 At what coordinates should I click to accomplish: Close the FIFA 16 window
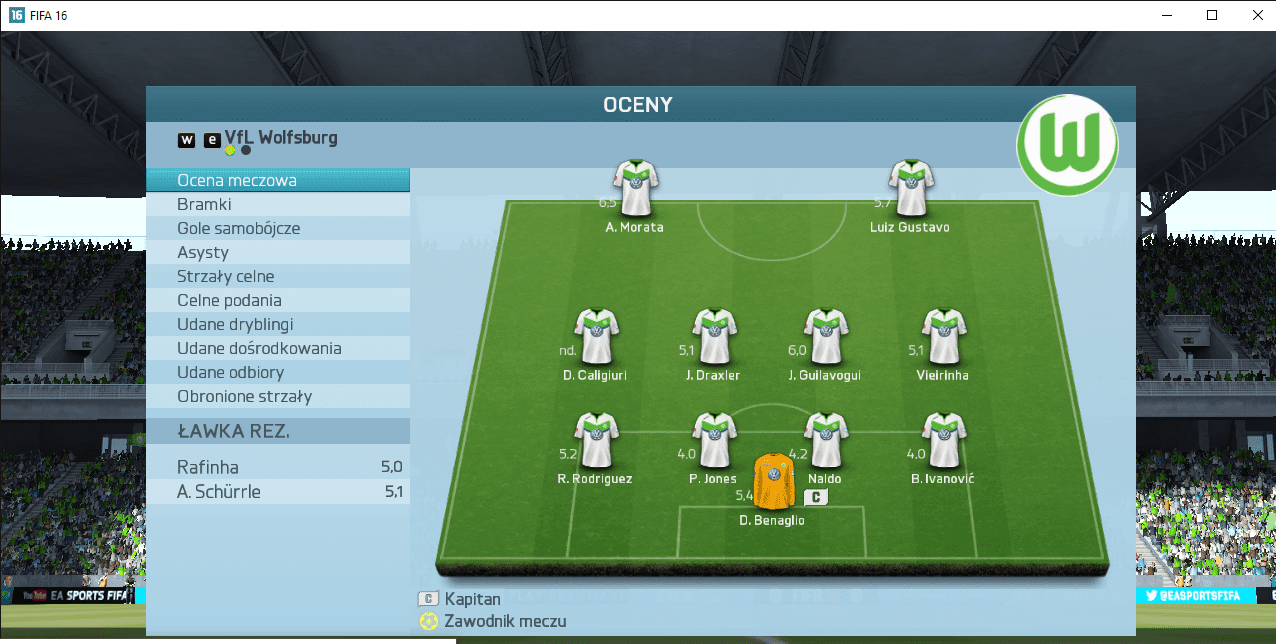[x=1257, y=15]
